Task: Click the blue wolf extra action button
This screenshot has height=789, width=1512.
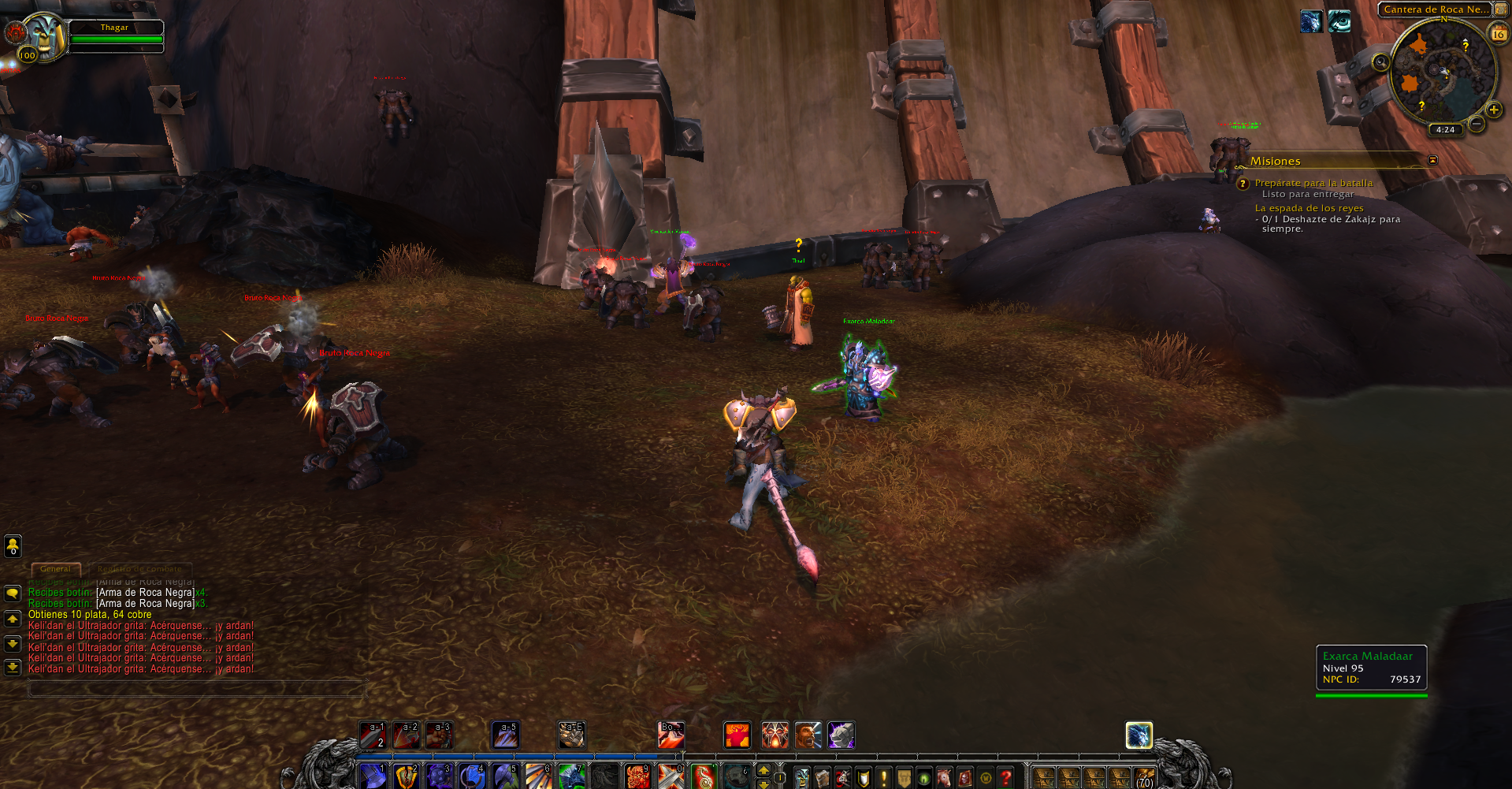Action: click(x=1139, y=735)
